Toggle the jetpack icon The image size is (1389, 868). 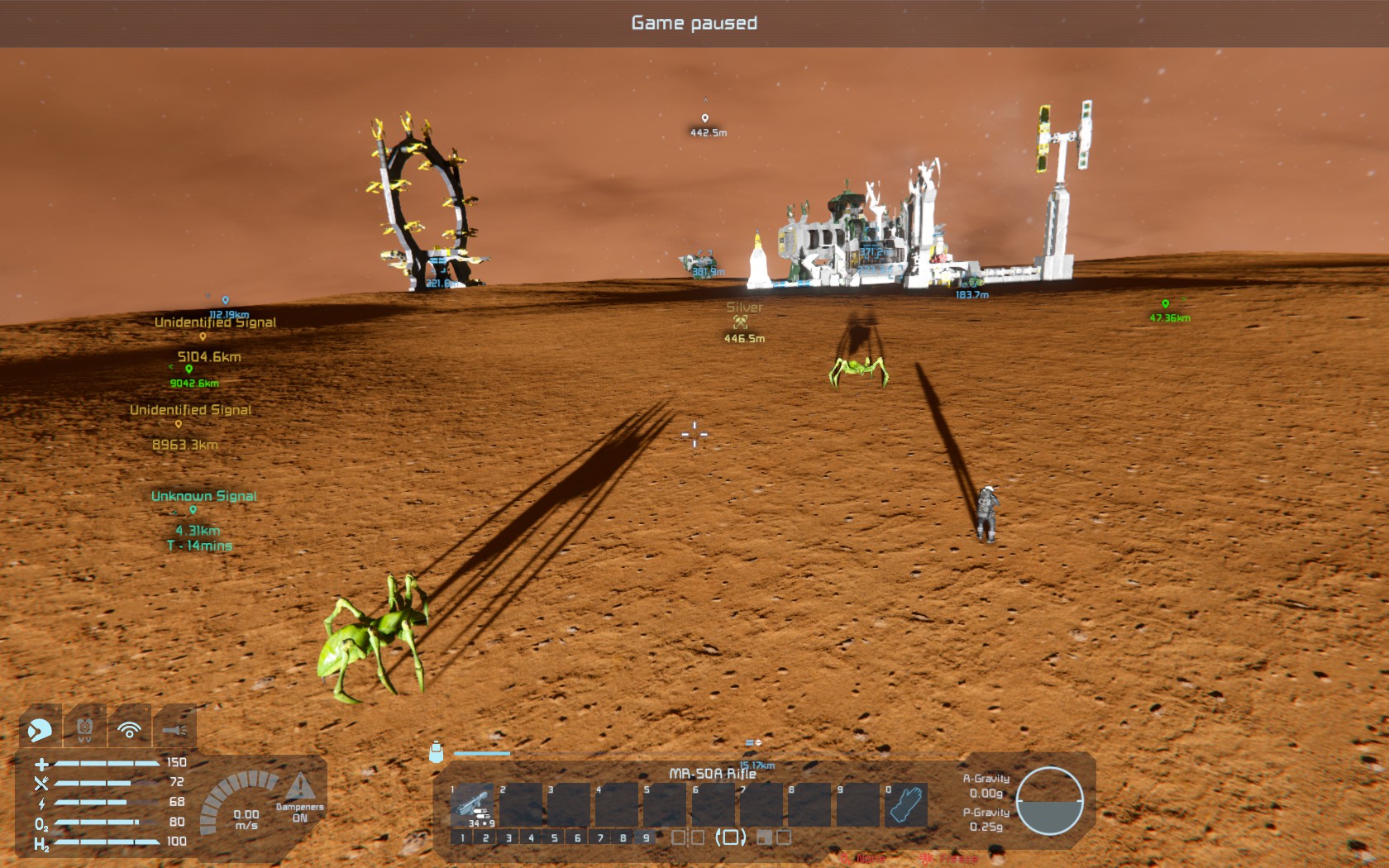click(84, 729)
